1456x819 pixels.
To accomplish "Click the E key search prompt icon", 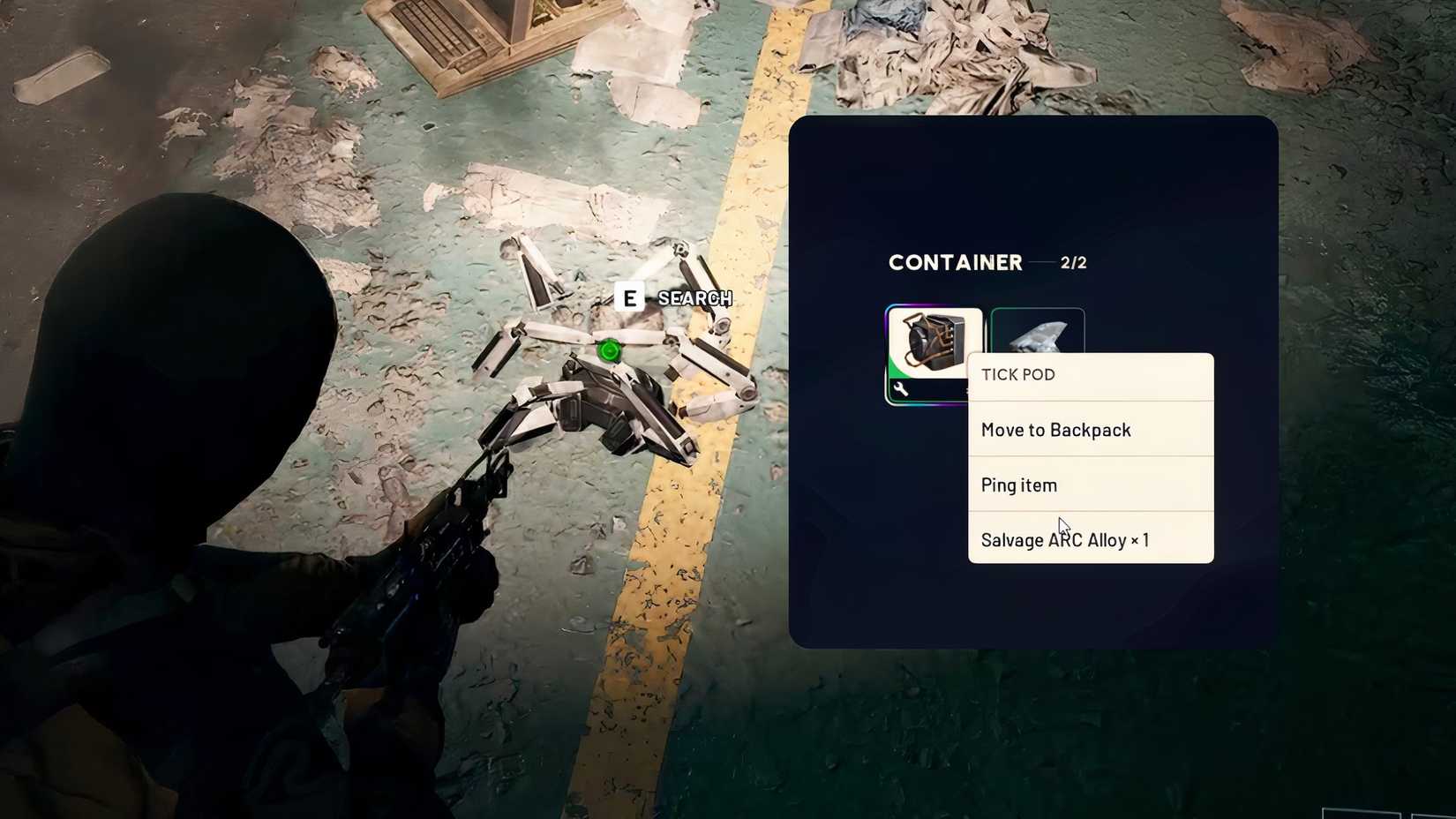I will tap(629, 298).
